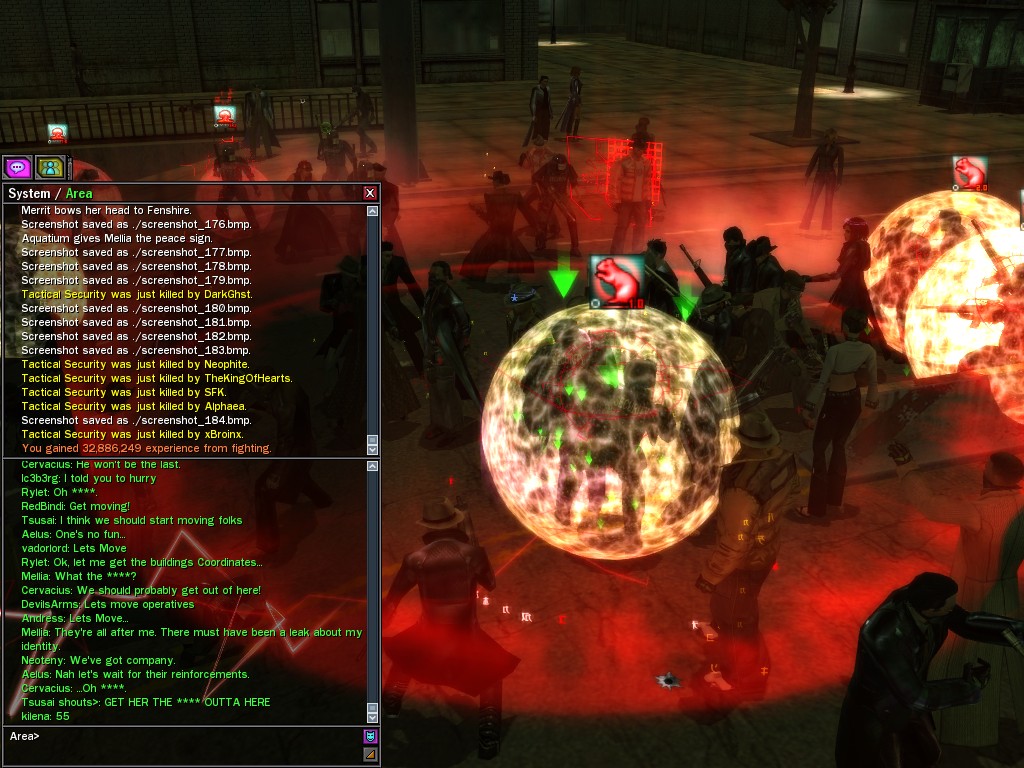1024x768 pixels.
Task: Open the yellow team members panel button
Action: pyautogui.click(x=50, y=167)
